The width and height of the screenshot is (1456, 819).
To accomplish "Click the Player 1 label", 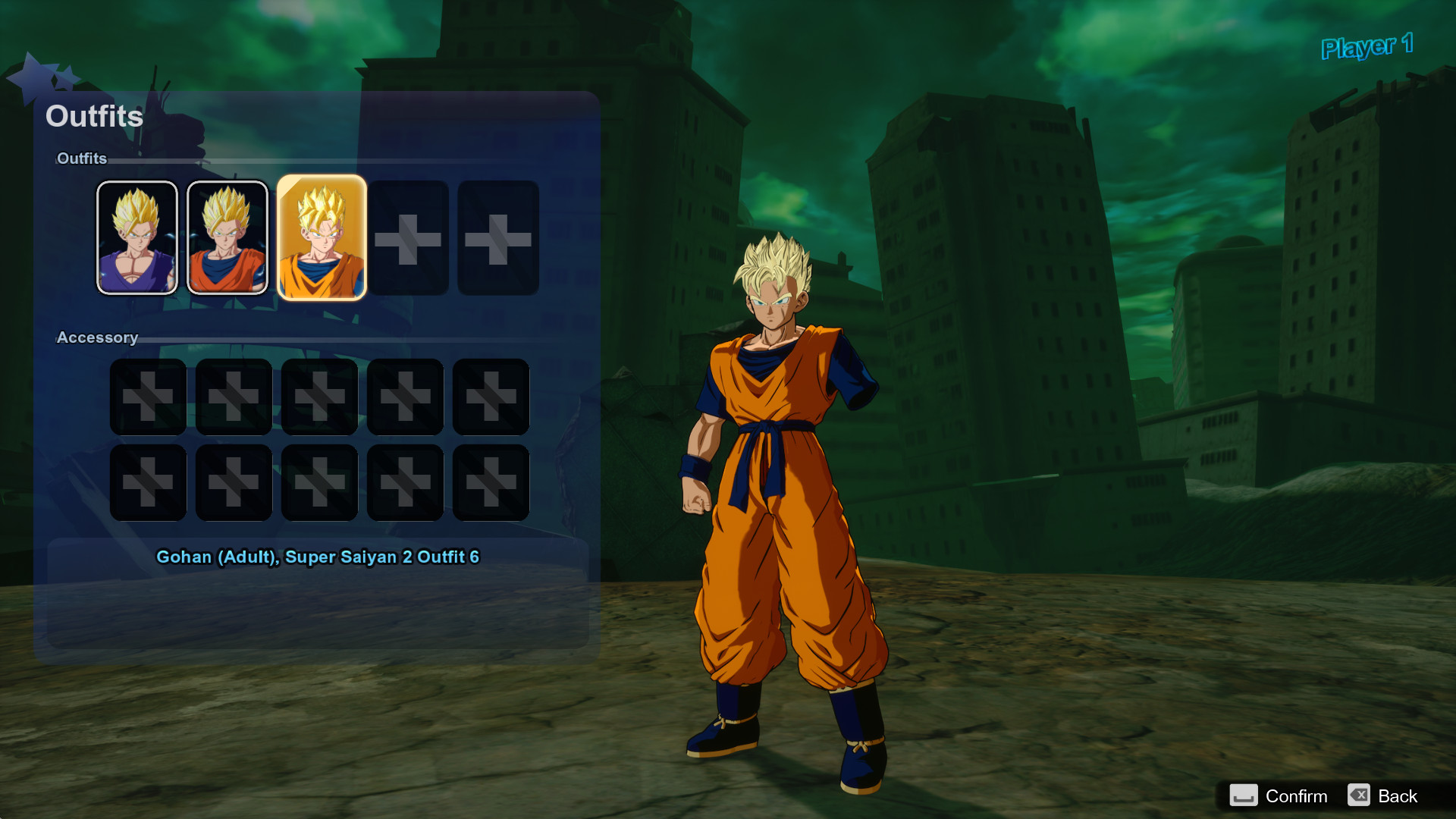I will 1367,47.
